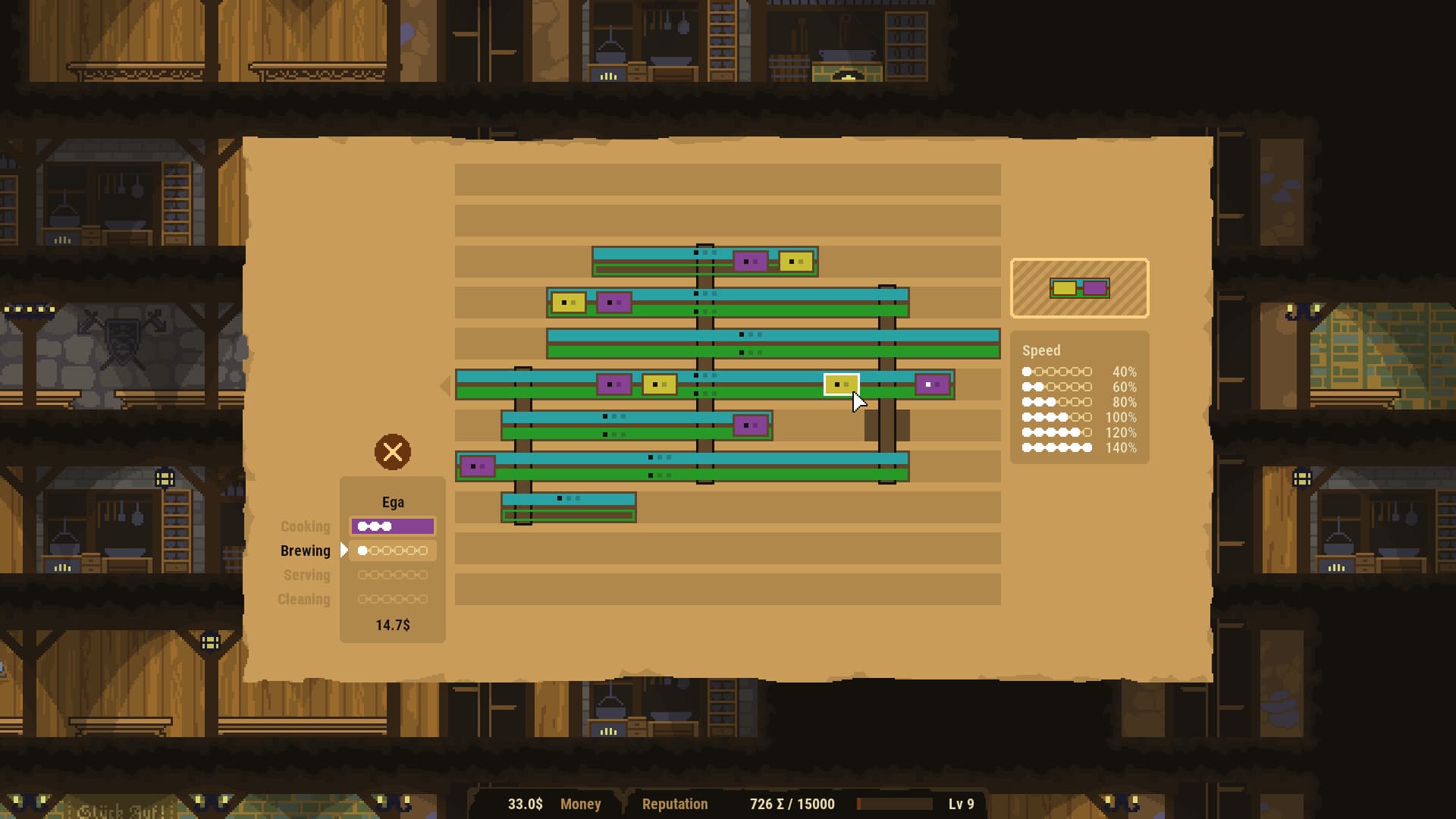Close the schedule popup with the X button
The width and height of the screenshot is (1456, 819).
coord(393,453)
